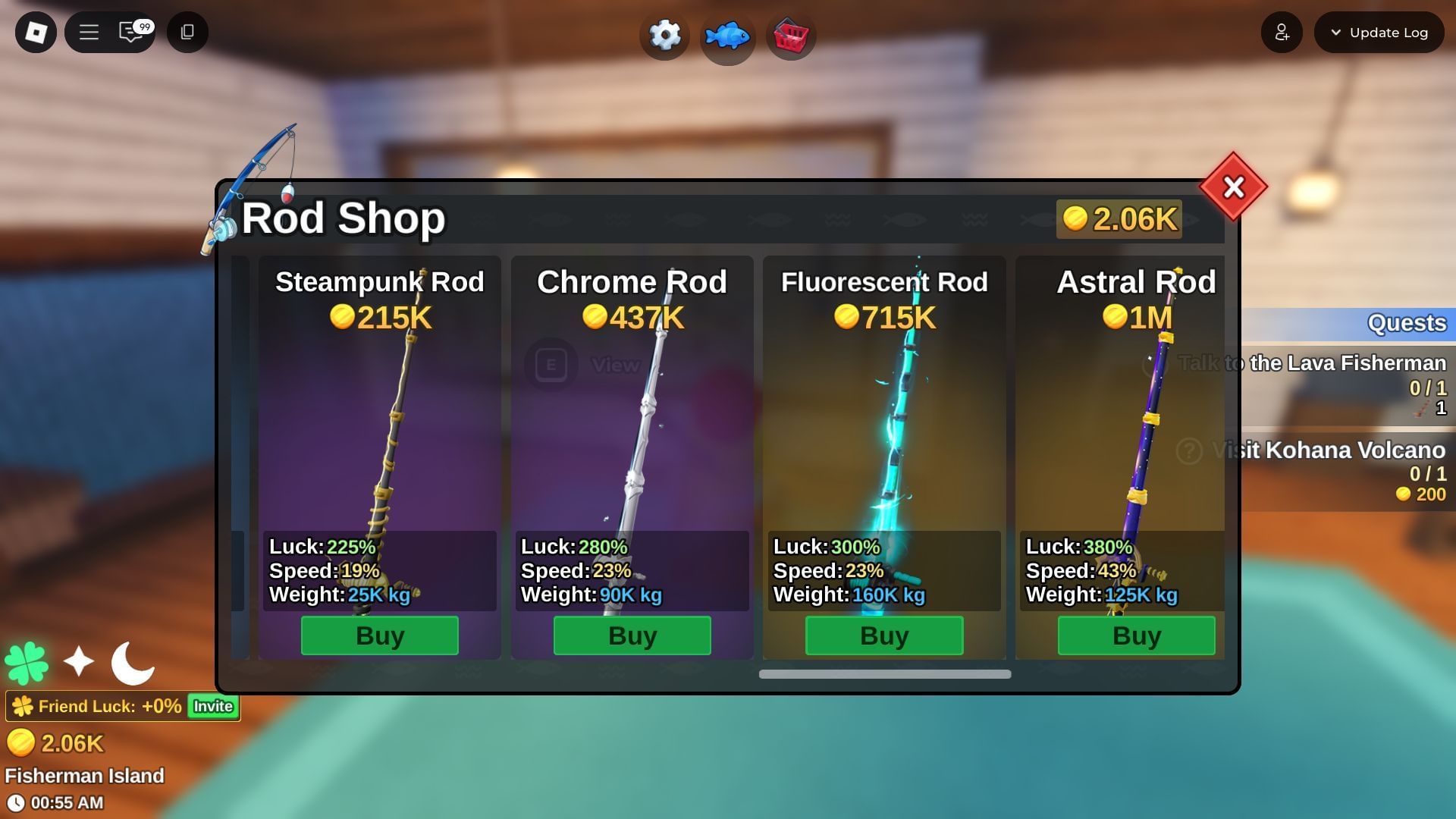Click the document capture icon top-left
The image size is (1456, 819).
pyautogui.click(x=187, y=33)
